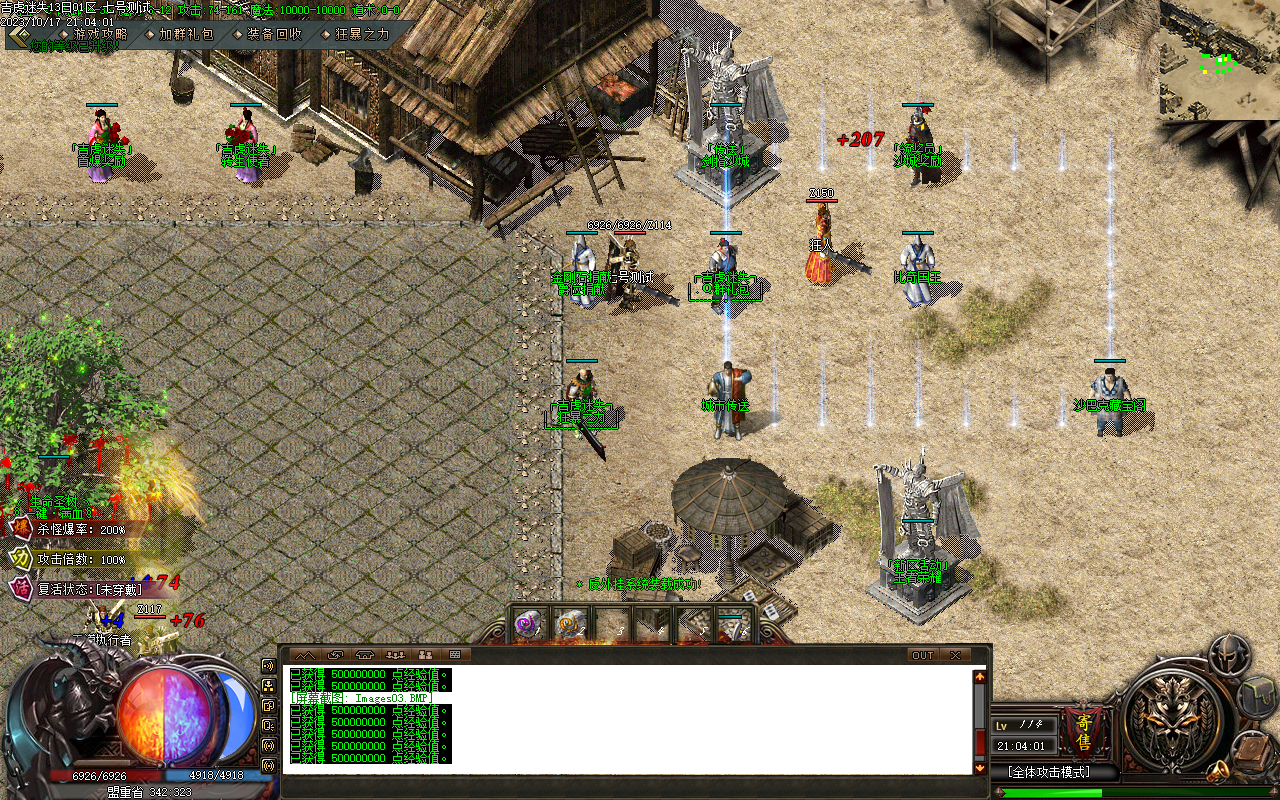Open the inventory using the bag icon
Screen dimensions: 1280x800
(1256, 696)
